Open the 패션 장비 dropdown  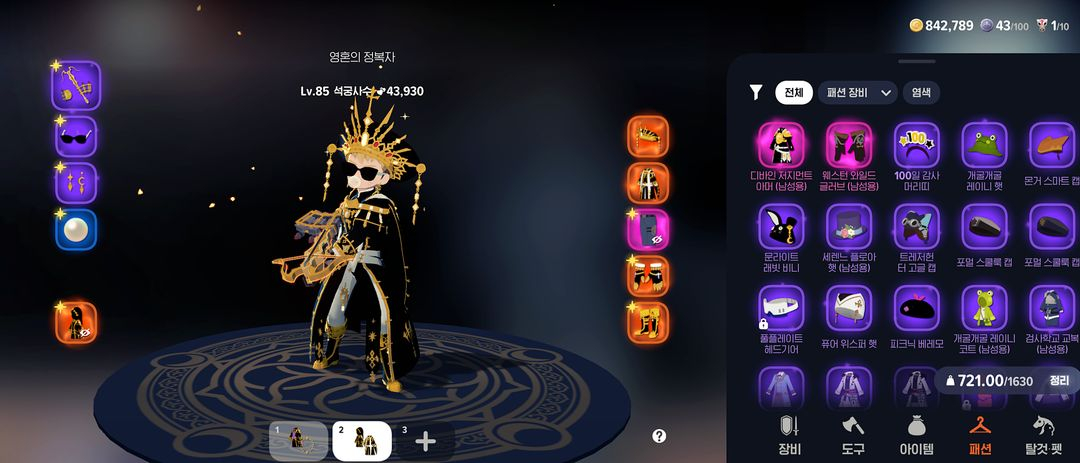tap(857, 93)
